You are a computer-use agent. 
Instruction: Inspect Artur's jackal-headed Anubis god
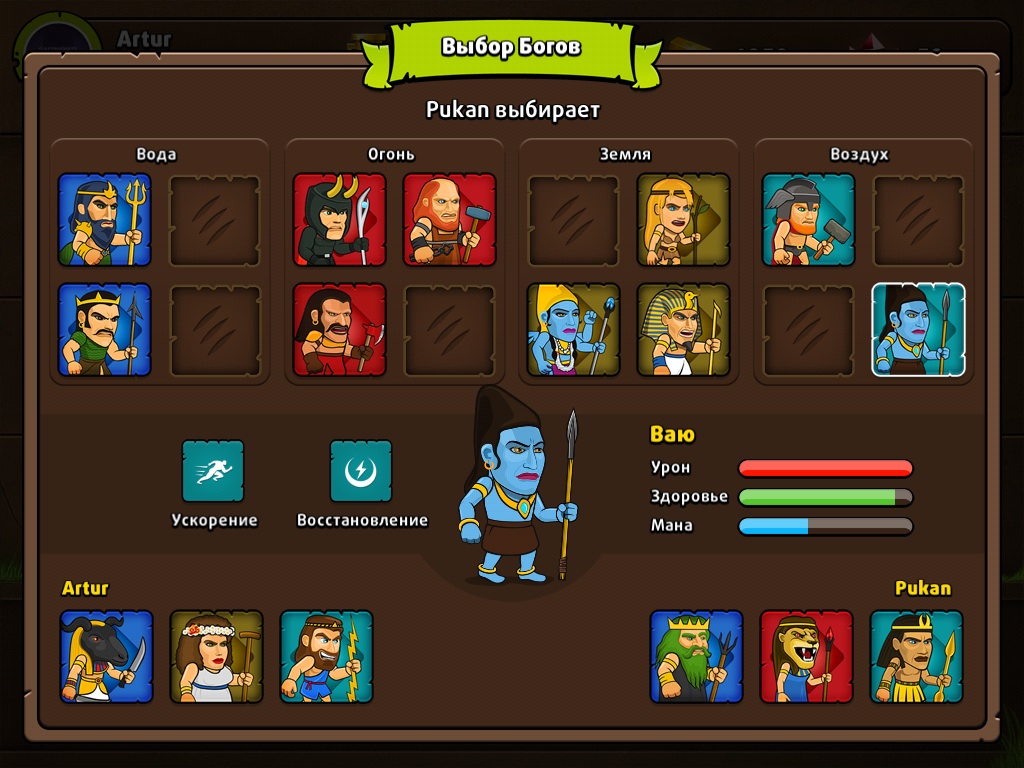[106, 656]
